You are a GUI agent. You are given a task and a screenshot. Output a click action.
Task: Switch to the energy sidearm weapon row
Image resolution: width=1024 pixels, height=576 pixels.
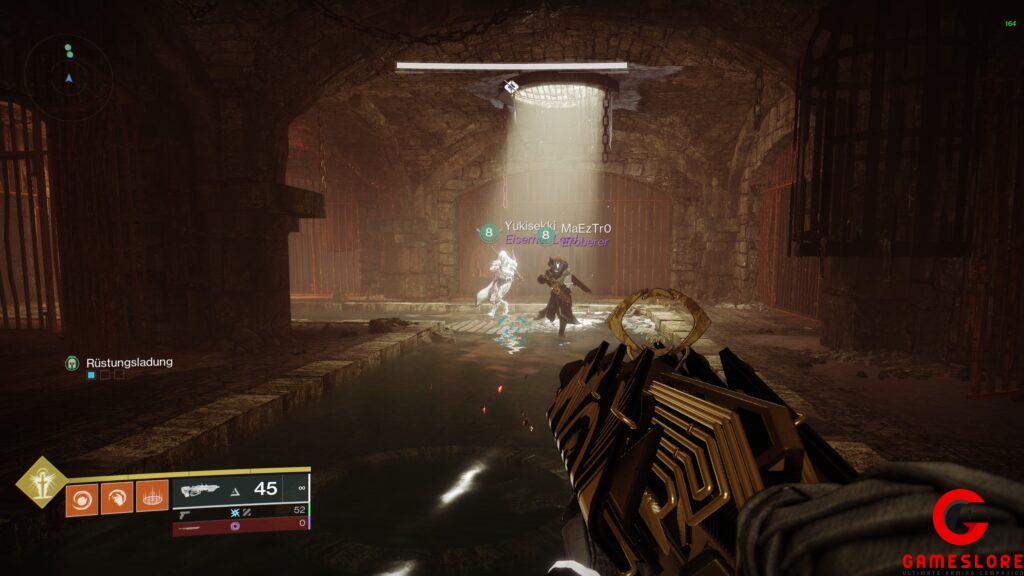(238, 510)
